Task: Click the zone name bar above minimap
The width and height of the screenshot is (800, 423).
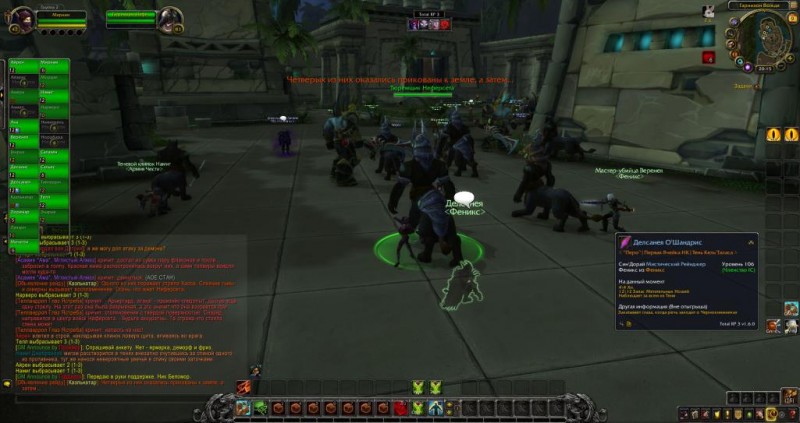Action: 760,5
